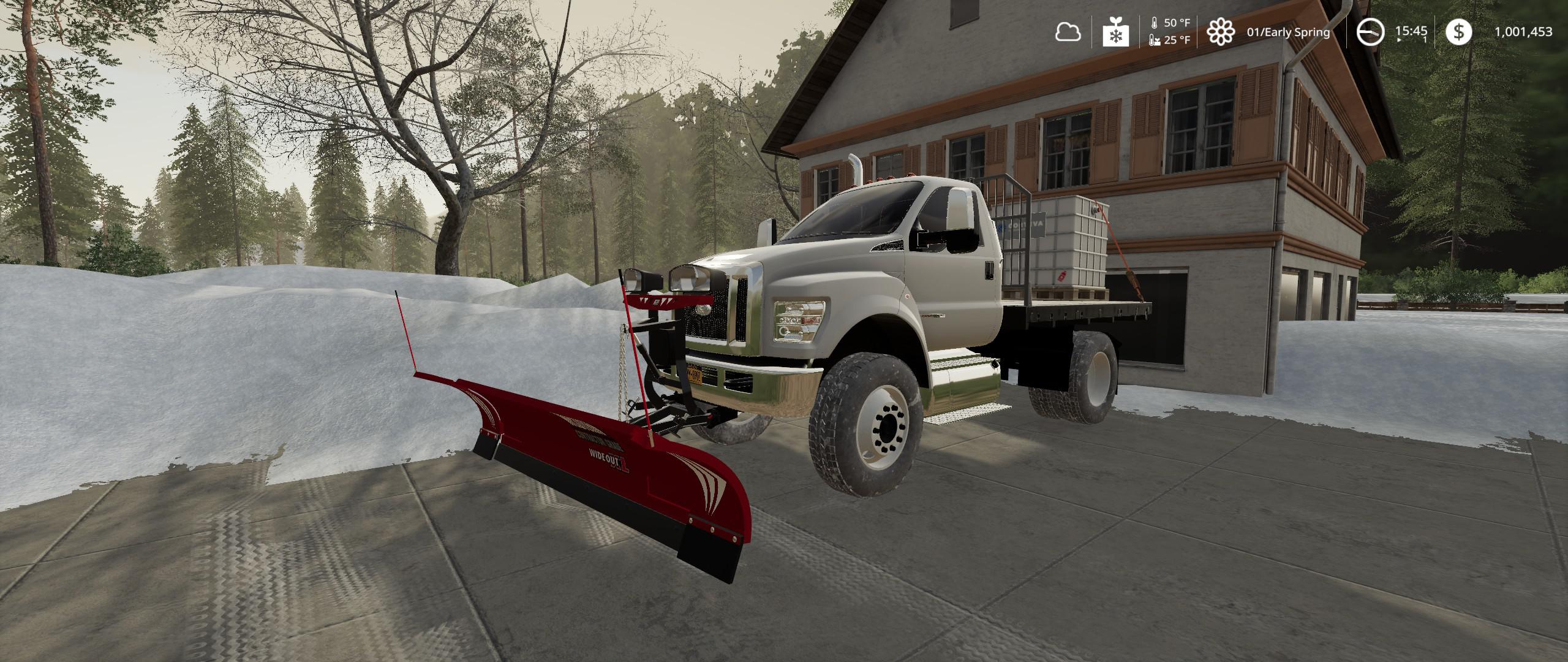This screenshot has height=662, width=1568.
Task: Select the clock time icon
Action: coord(1370,32)
